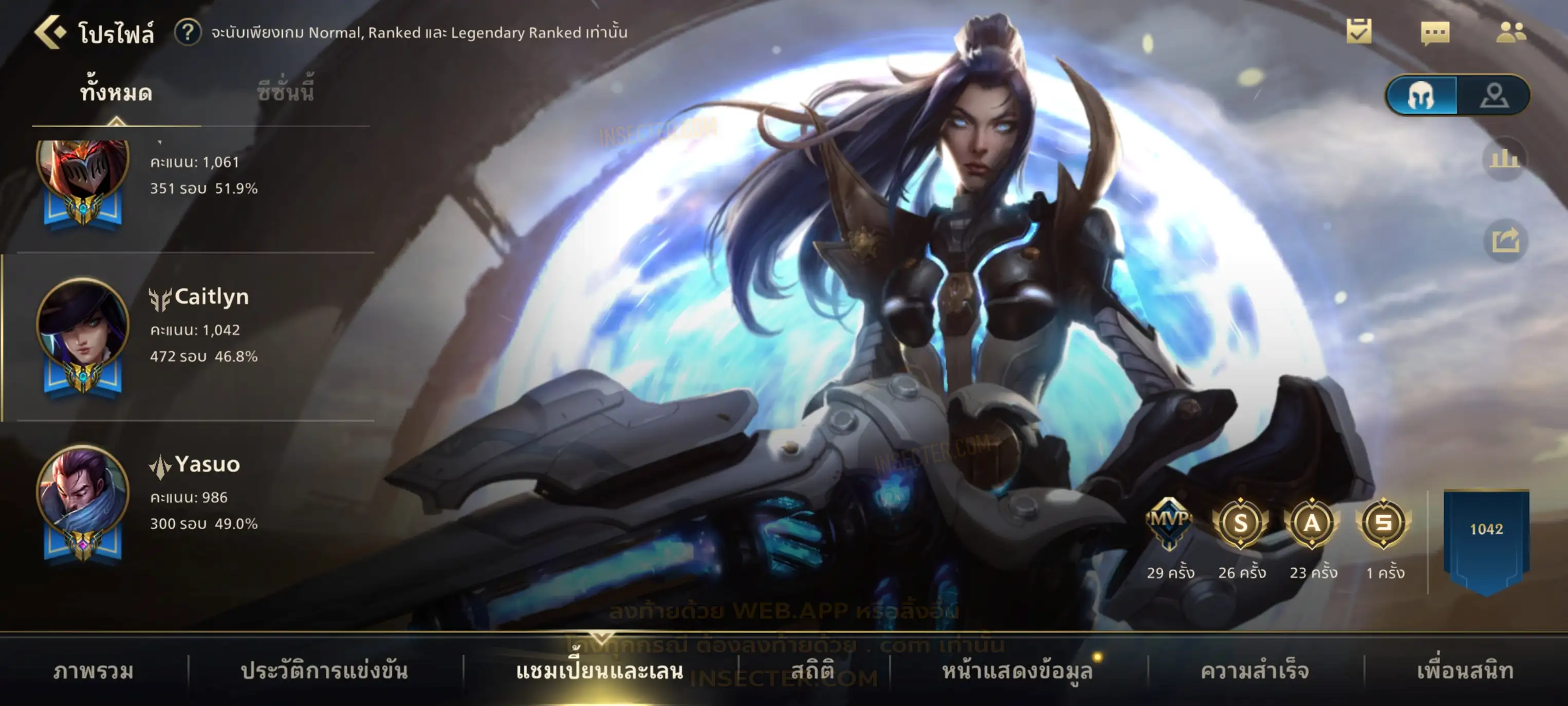Open the ความสำเร็จ achievements tab
Image resolution: width=1568 pixels, height=706 pixels.
click(1255, 671)
